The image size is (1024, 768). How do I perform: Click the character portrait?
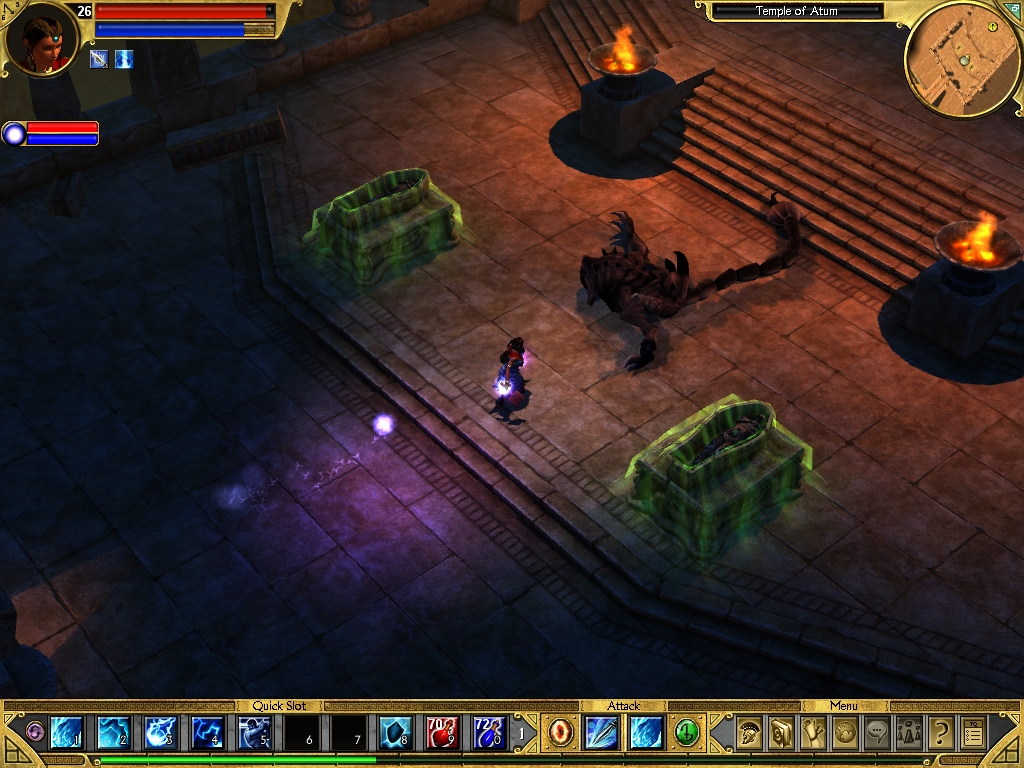[x=42, y=40]
